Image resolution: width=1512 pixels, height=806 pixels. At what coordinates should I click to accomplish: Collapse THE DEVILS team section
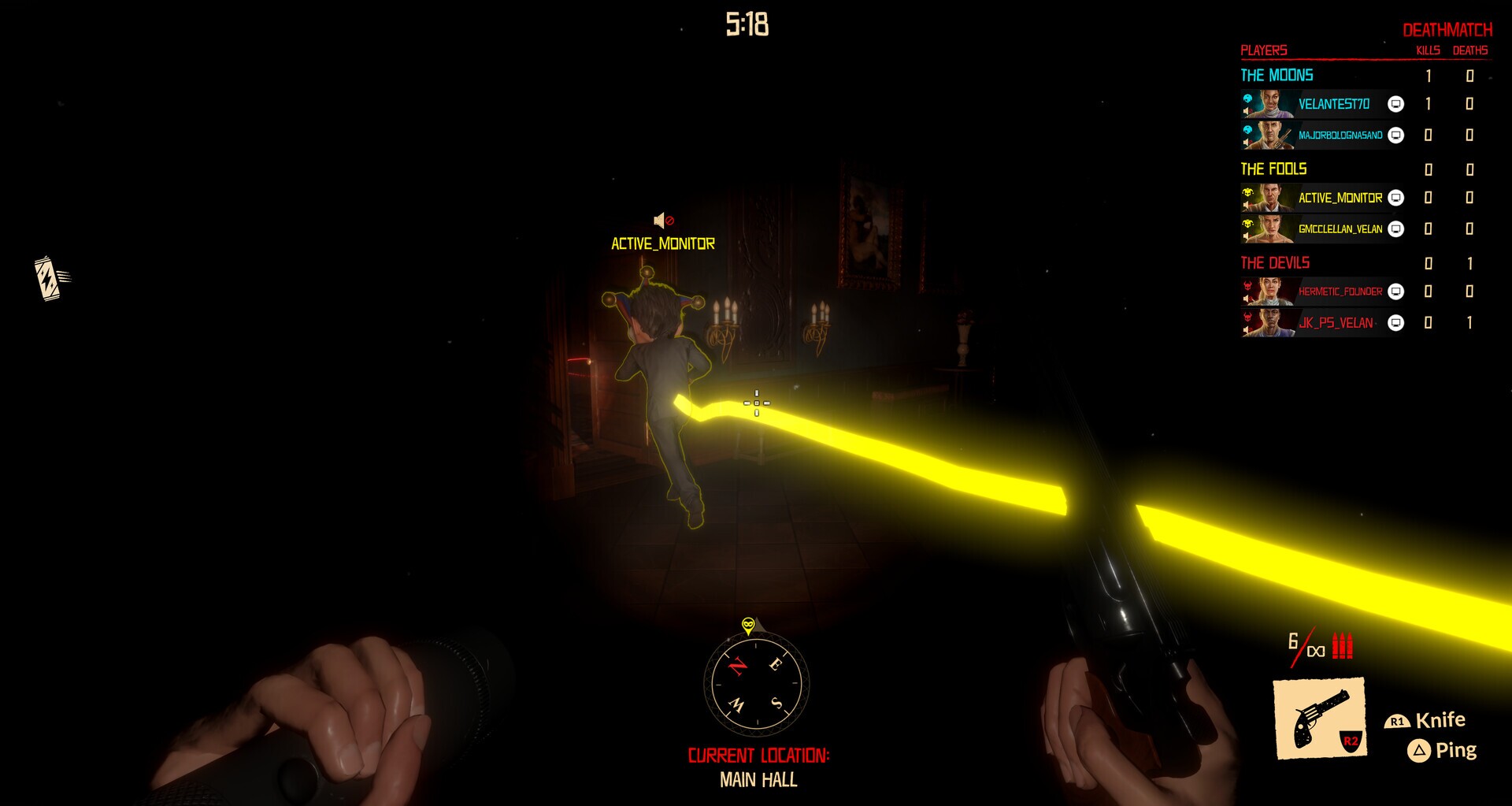[1273, 262]
